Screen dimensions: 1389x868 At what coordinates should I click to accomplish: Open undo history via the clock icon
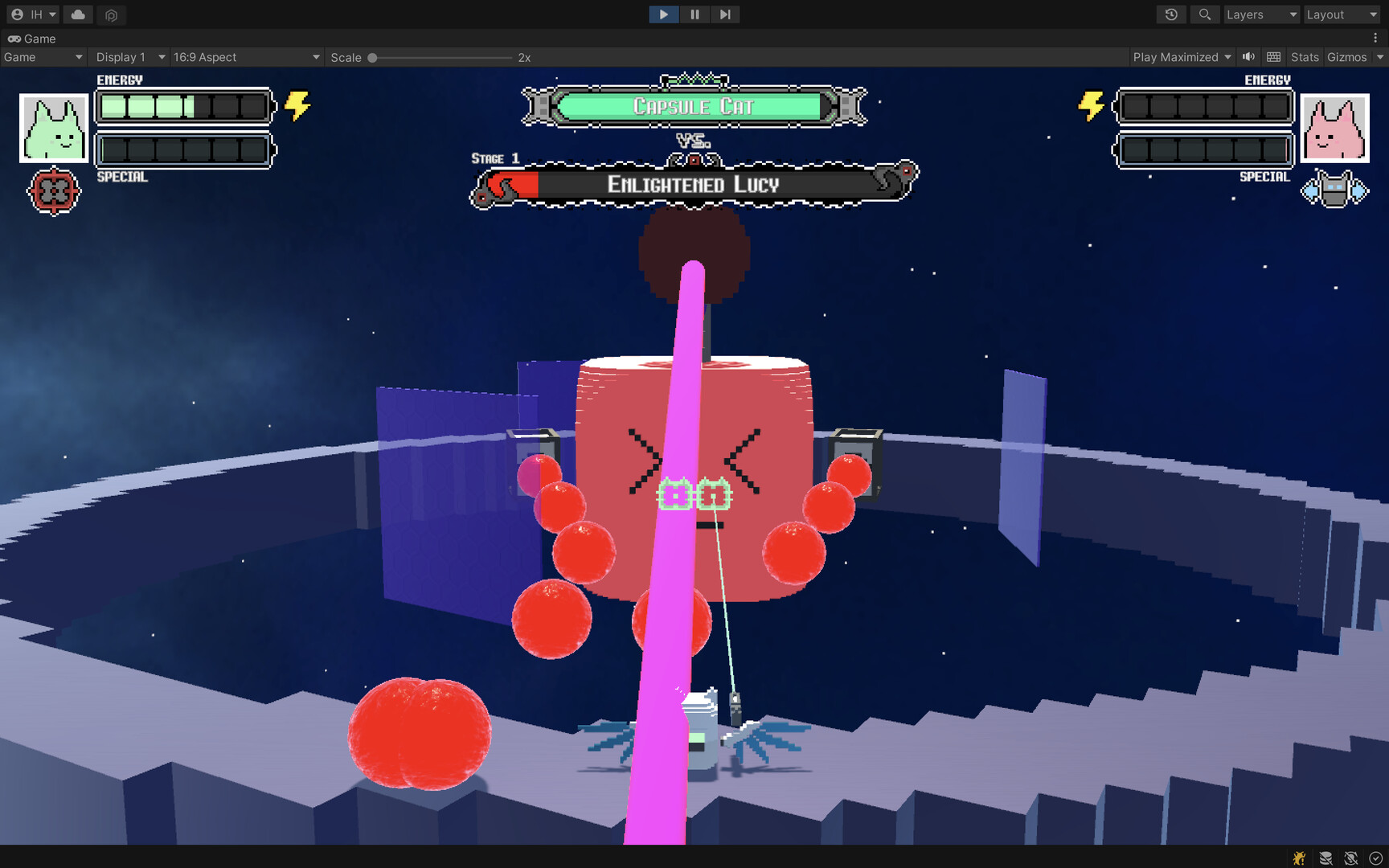(1170, 14)
